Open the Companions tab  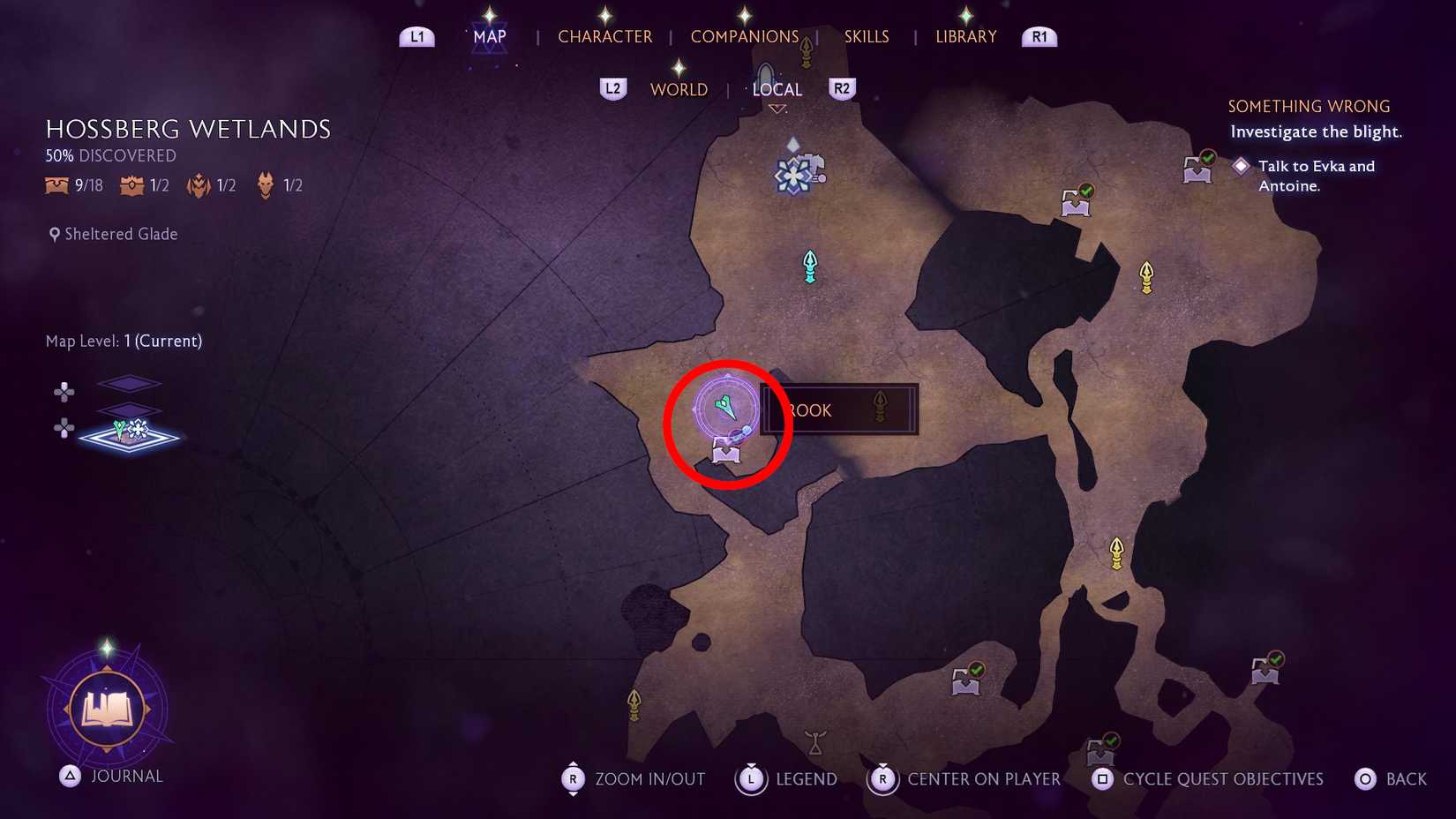(x=744, y=37)
